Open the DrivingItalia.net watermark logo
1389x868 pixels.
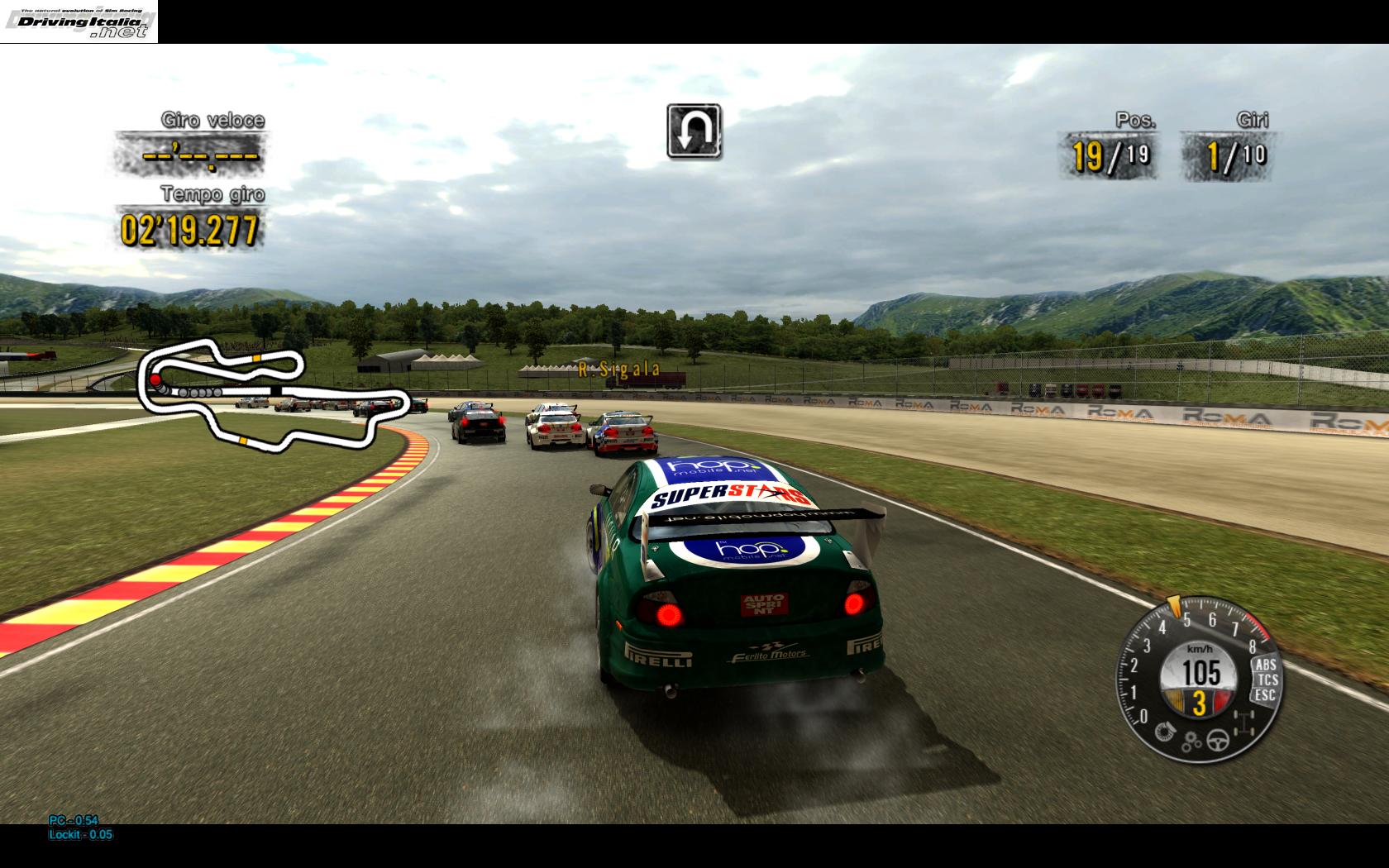[79, 21]
